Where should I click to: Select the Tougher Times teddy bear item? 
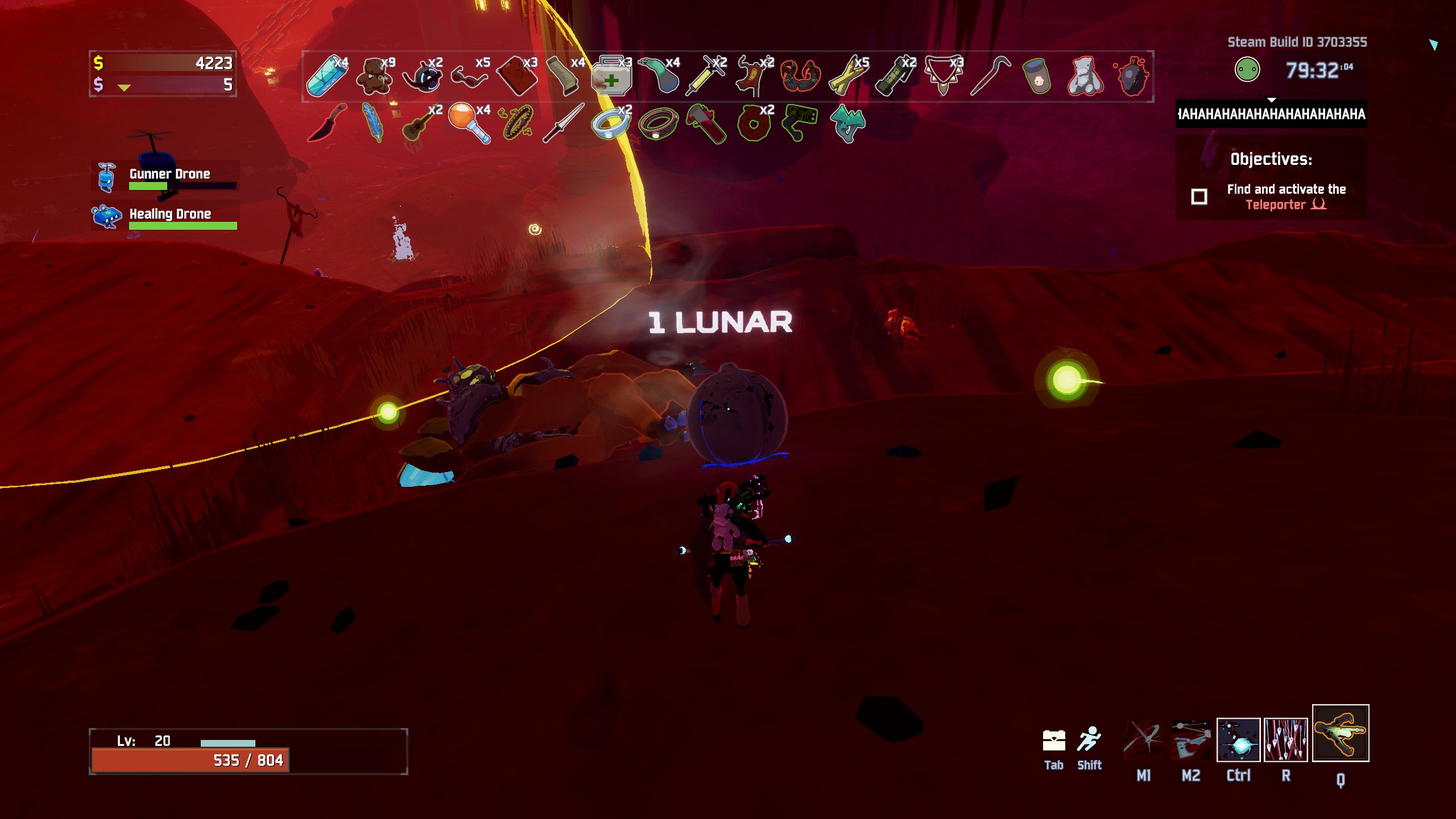tap(374, 76)
